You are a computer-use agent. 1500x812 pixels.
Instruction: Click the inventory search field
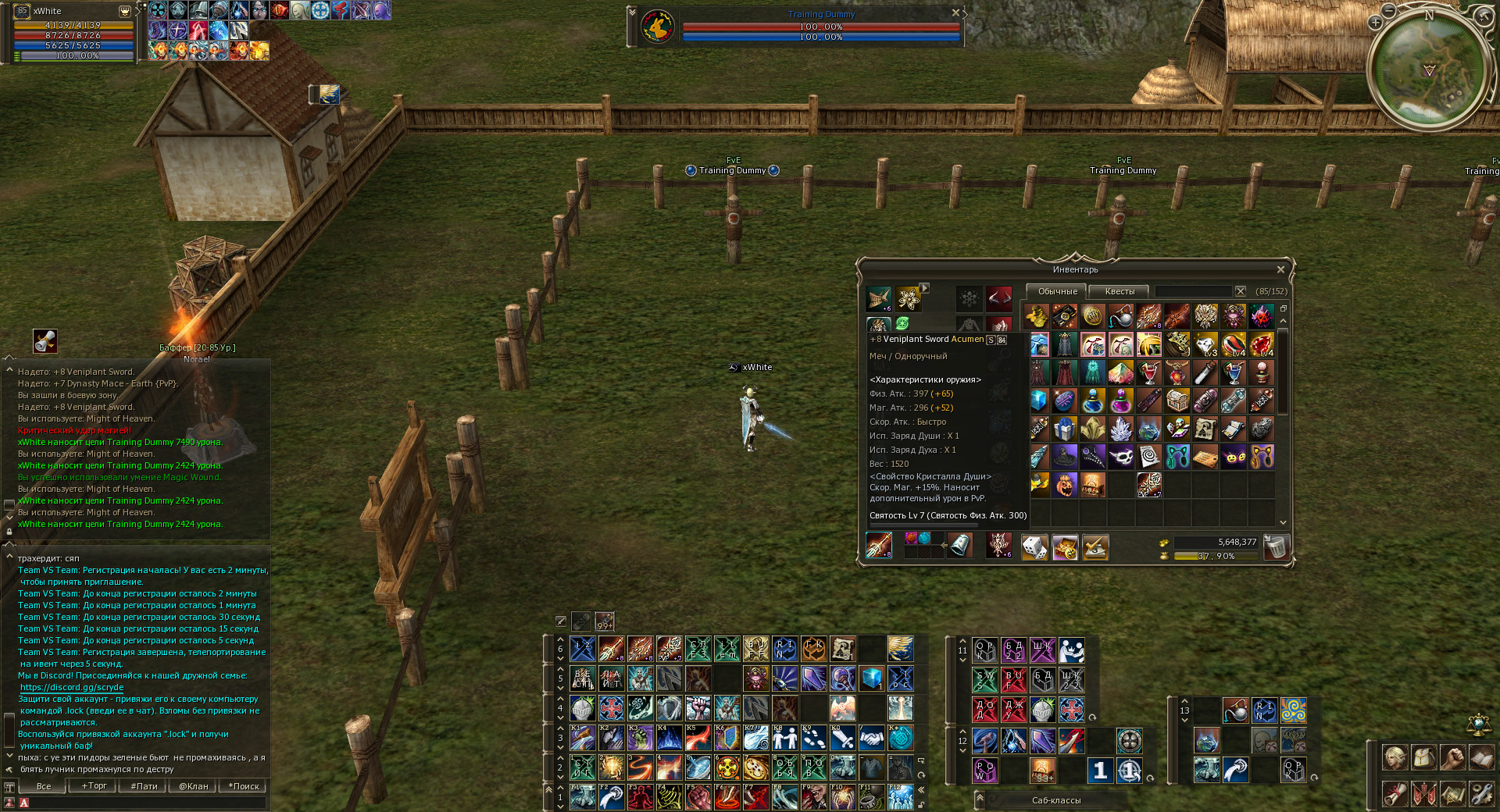pos(1194,291)
